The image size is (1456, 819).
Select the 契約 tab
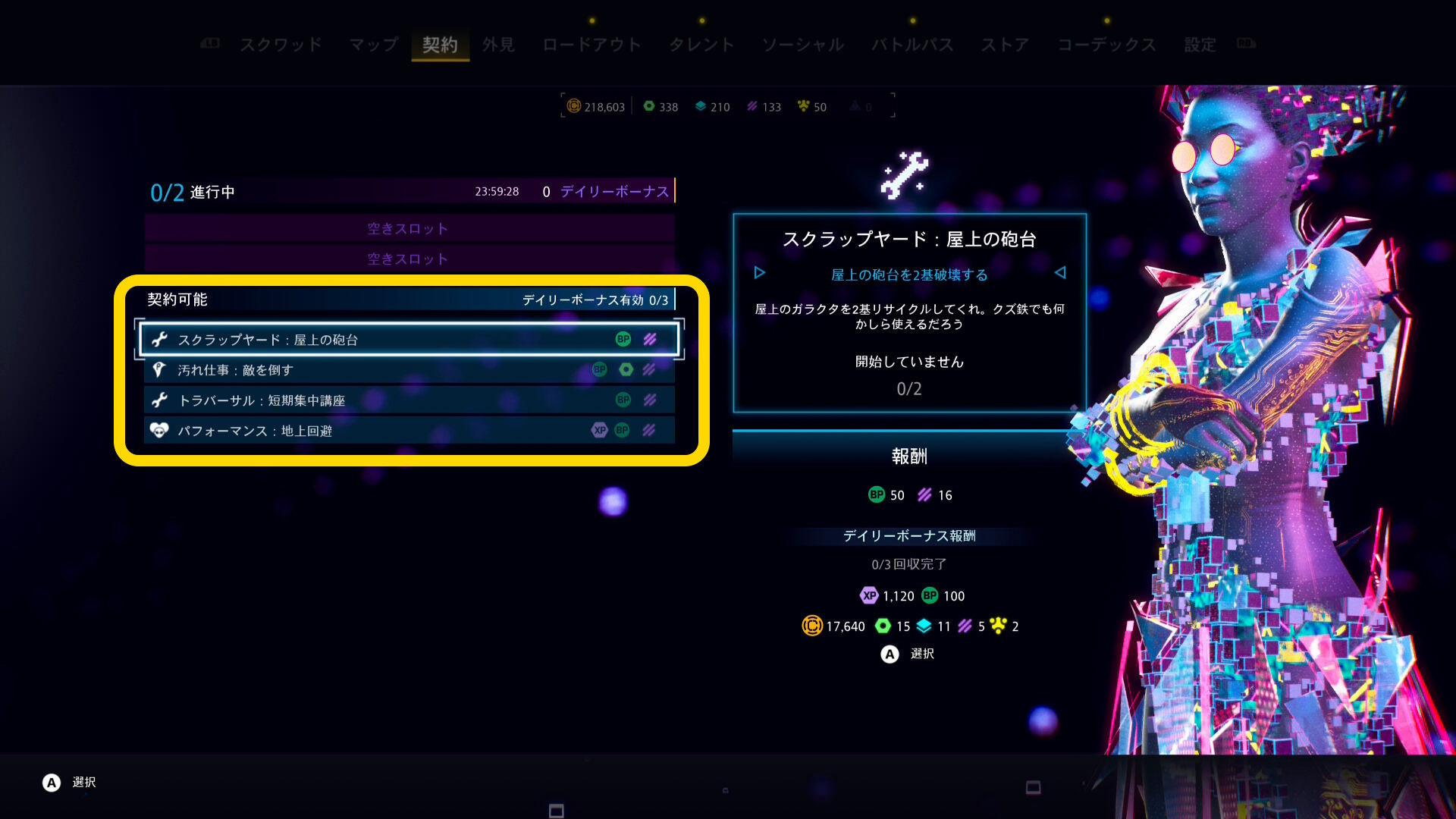click(x=440, y=45)
